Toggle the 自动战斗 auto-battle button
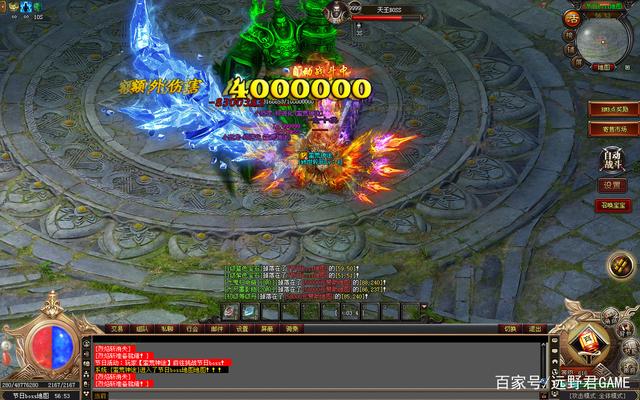Viewport: 640px width, 400px height. pos(611,159)
